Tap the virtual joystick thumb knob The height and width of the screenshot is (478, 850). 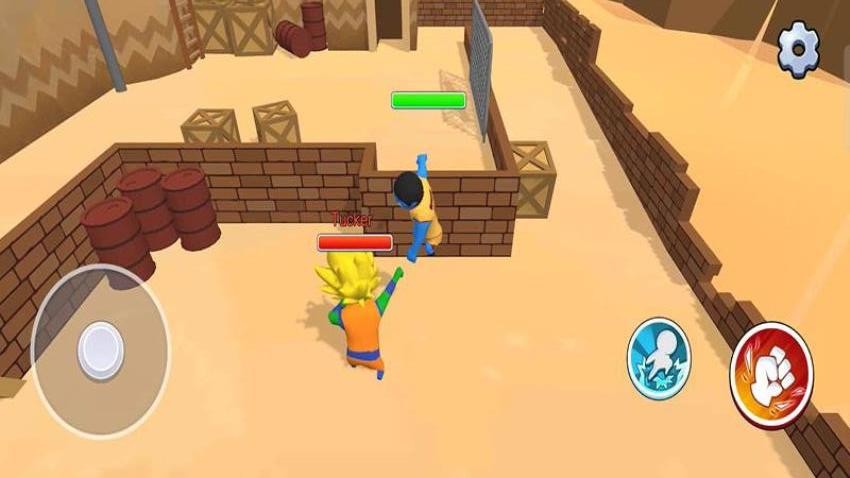point(100,347)
